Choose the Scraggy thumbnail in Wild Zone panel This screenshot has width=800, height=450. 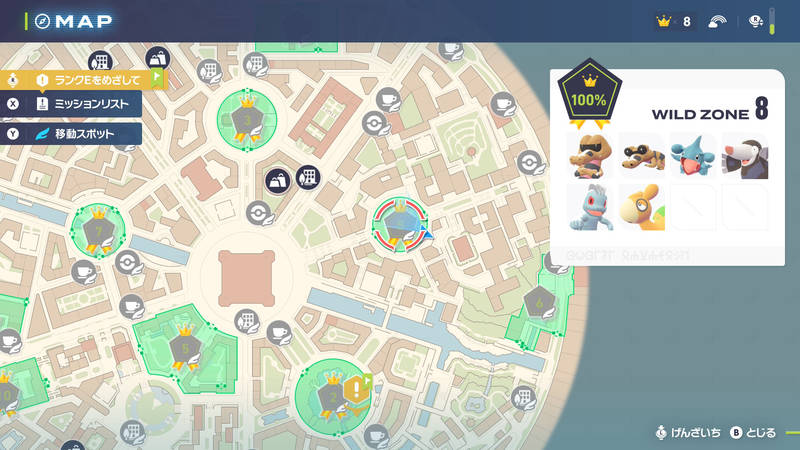(641, 207)
